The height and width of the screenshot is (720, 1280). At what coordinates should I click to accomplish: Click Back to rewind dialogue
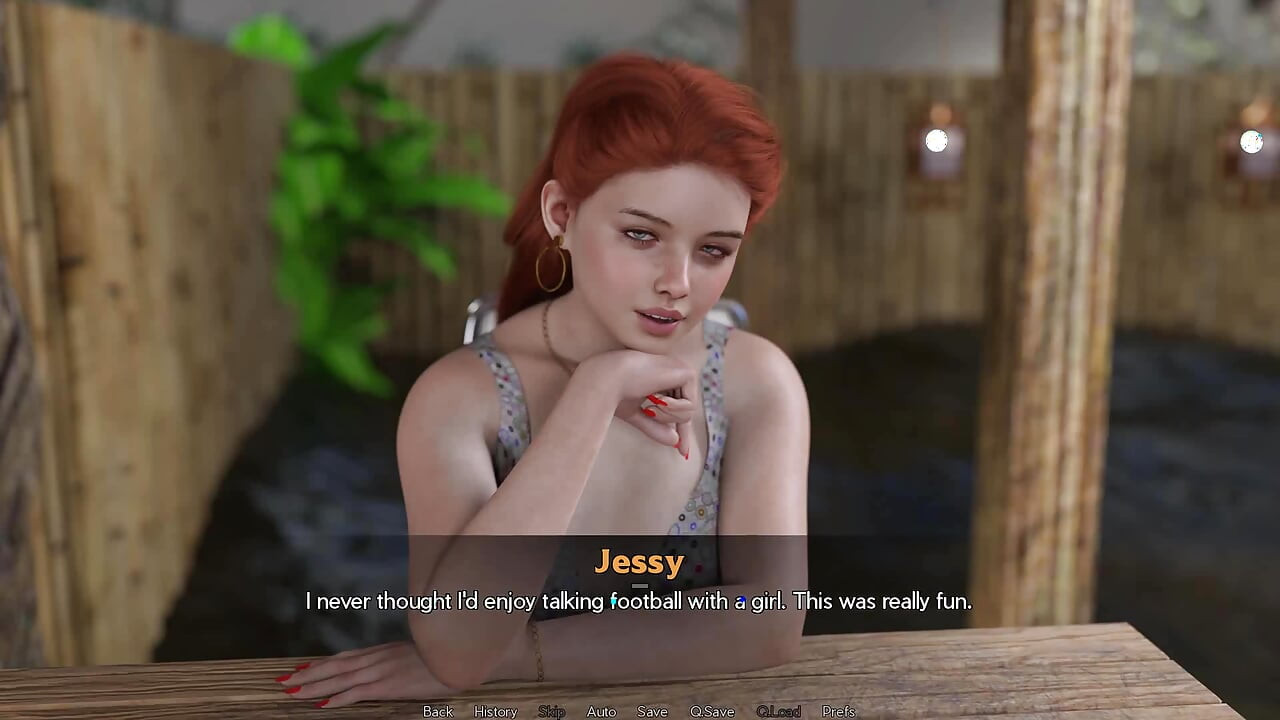[437, 711]
